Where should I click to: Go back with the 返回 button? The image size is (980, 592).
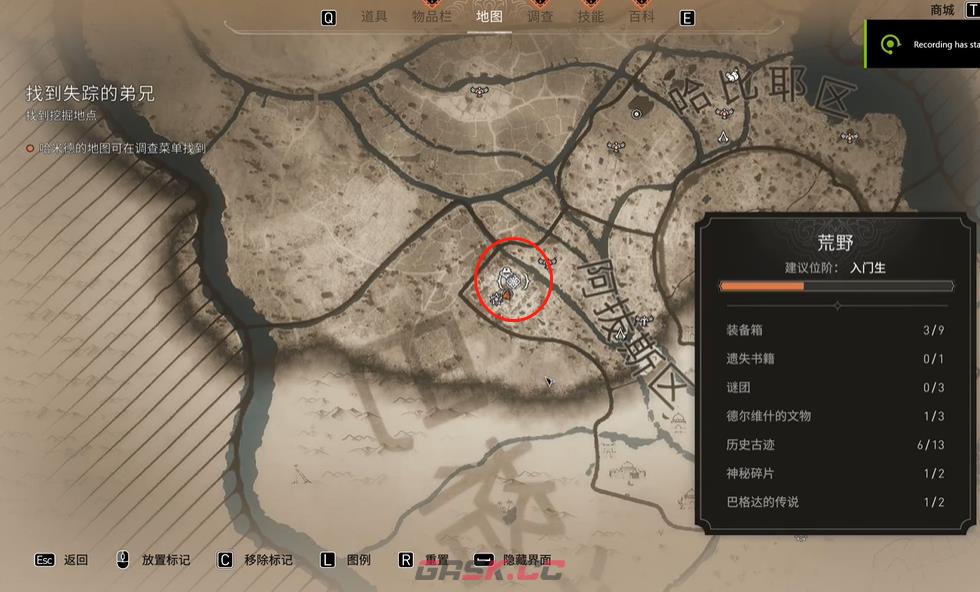(75, 560)
